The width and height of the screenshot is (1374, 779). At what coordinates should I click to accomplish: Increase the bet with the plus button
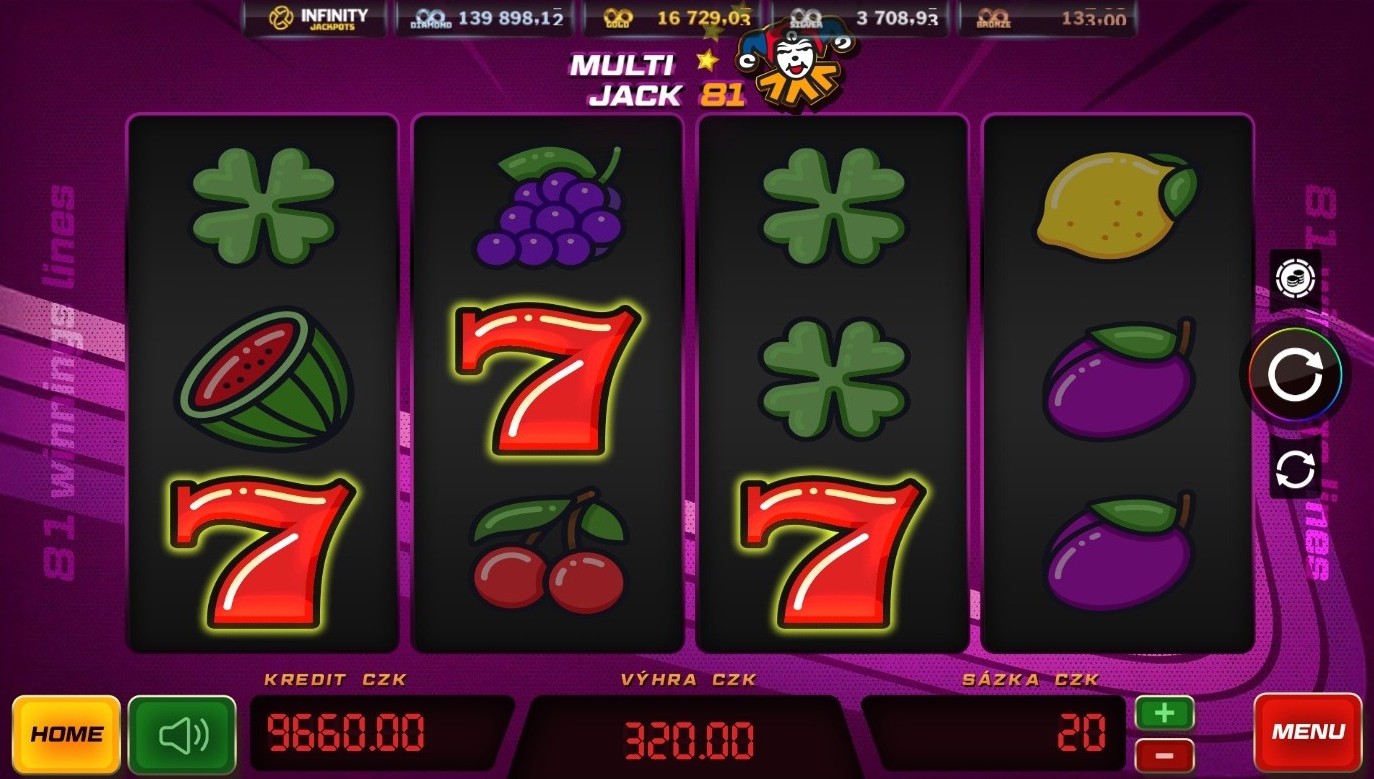(1164, 713)
